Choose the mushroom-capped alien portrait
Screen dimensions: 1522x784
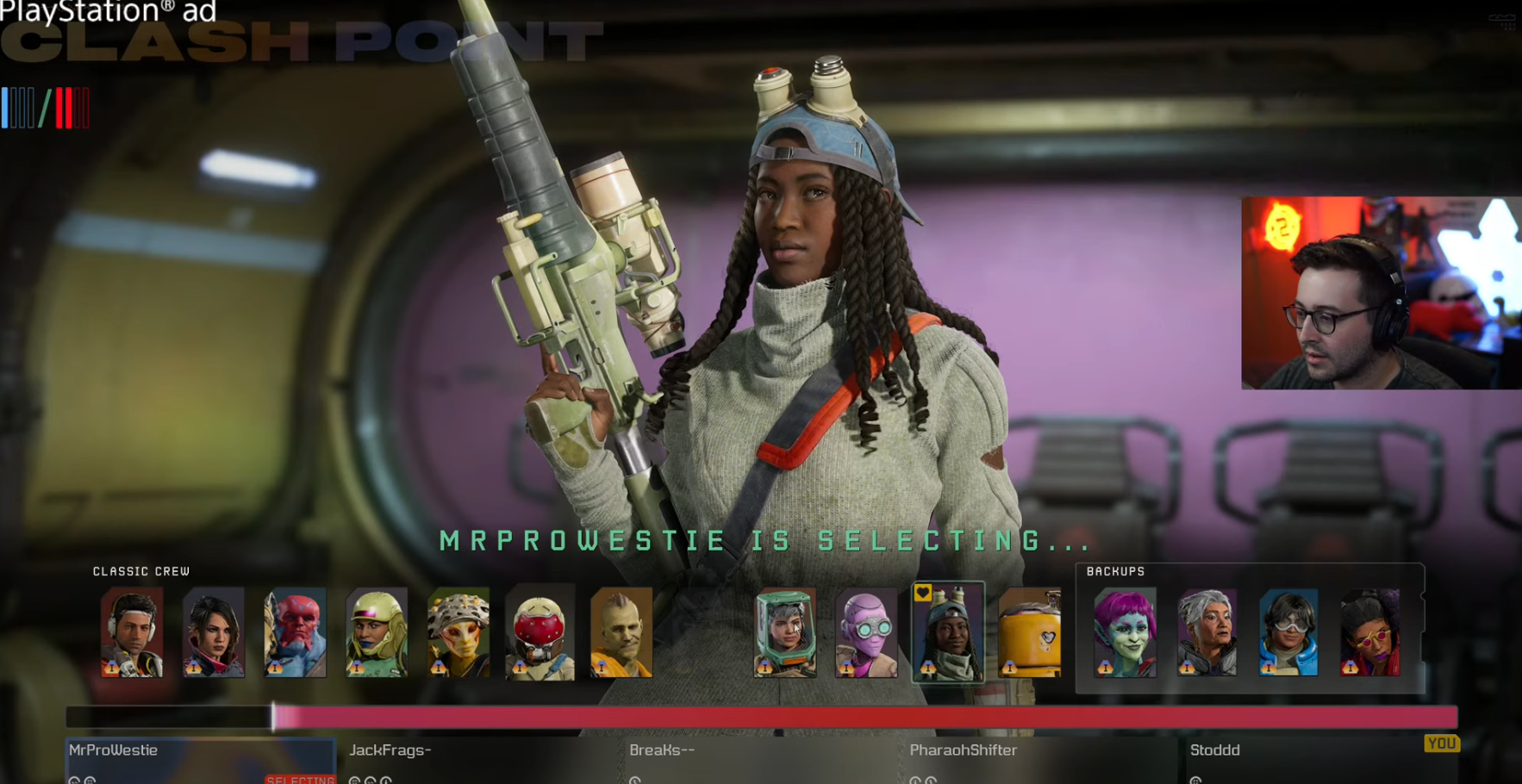coord(458,632)
